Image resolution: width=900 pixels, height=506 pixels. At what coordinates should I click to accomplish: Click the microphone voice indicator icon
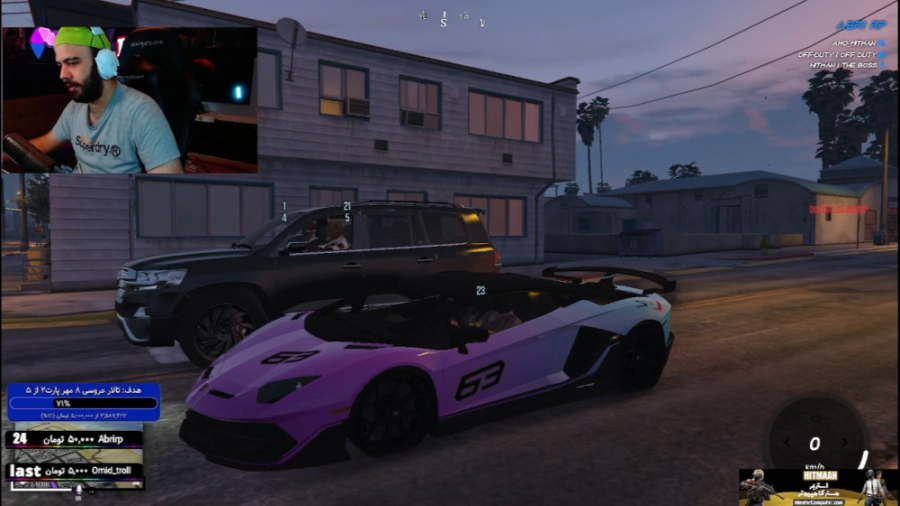coord(79,489)
